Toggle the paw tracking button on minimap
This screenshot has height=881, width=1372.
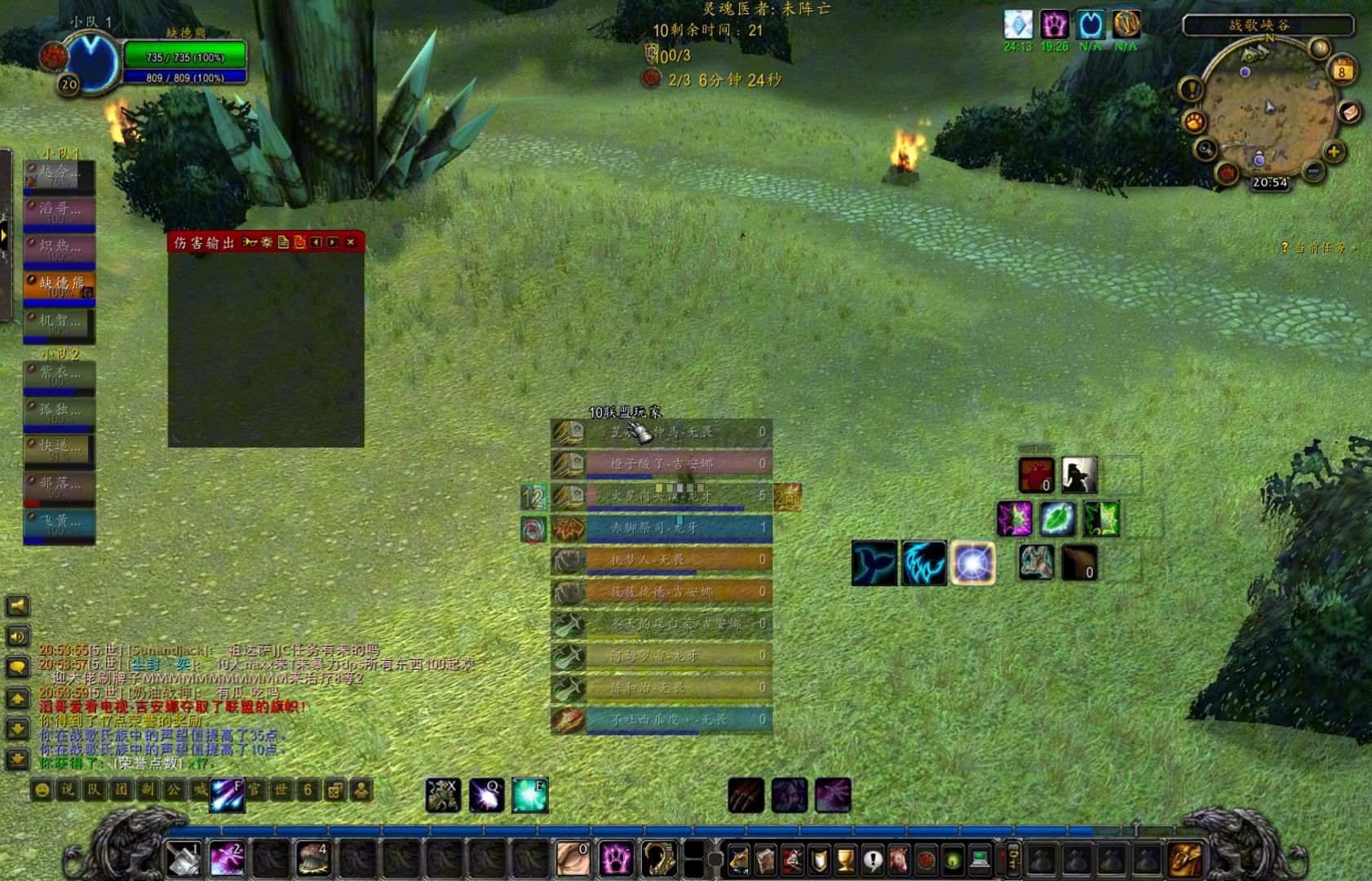click(x=1194, y=122)
